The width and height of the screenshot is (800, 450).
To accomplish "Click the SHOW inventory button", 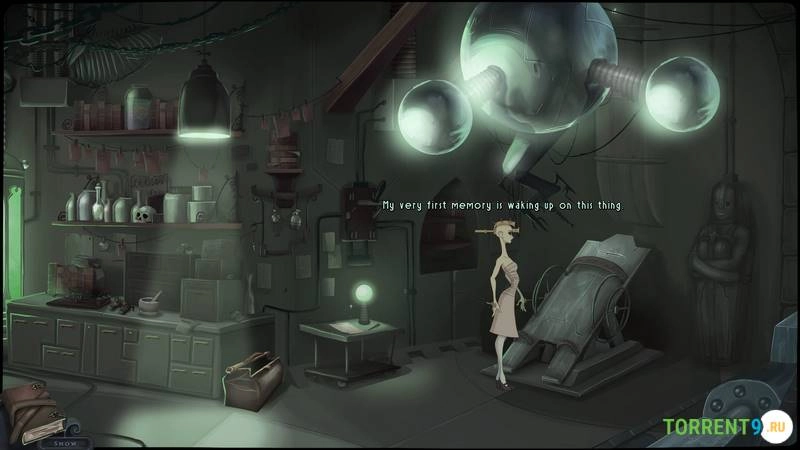I will click(64, 441).
